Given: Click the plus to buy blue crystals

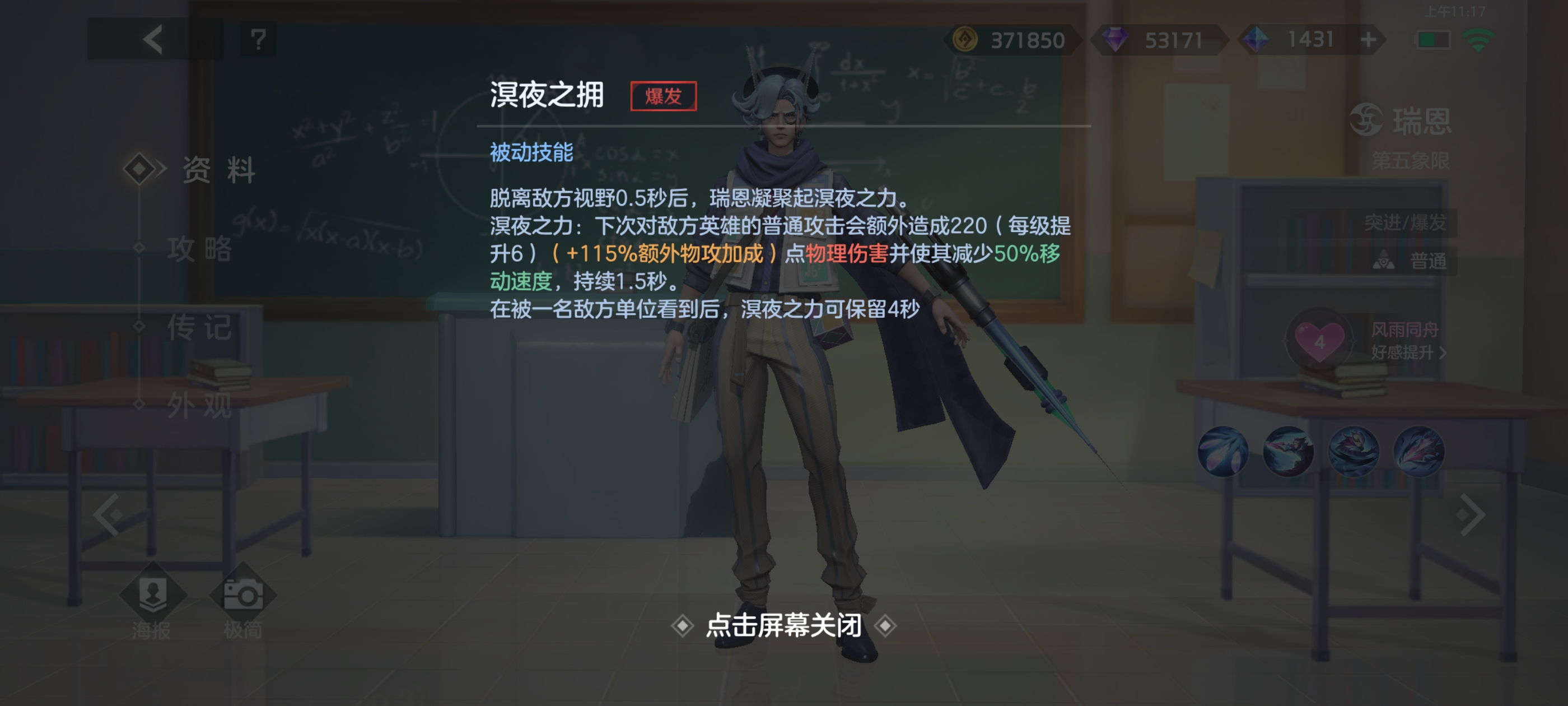Looking at the screenshot, I should pyautogui.click(x=1369, y=39).
